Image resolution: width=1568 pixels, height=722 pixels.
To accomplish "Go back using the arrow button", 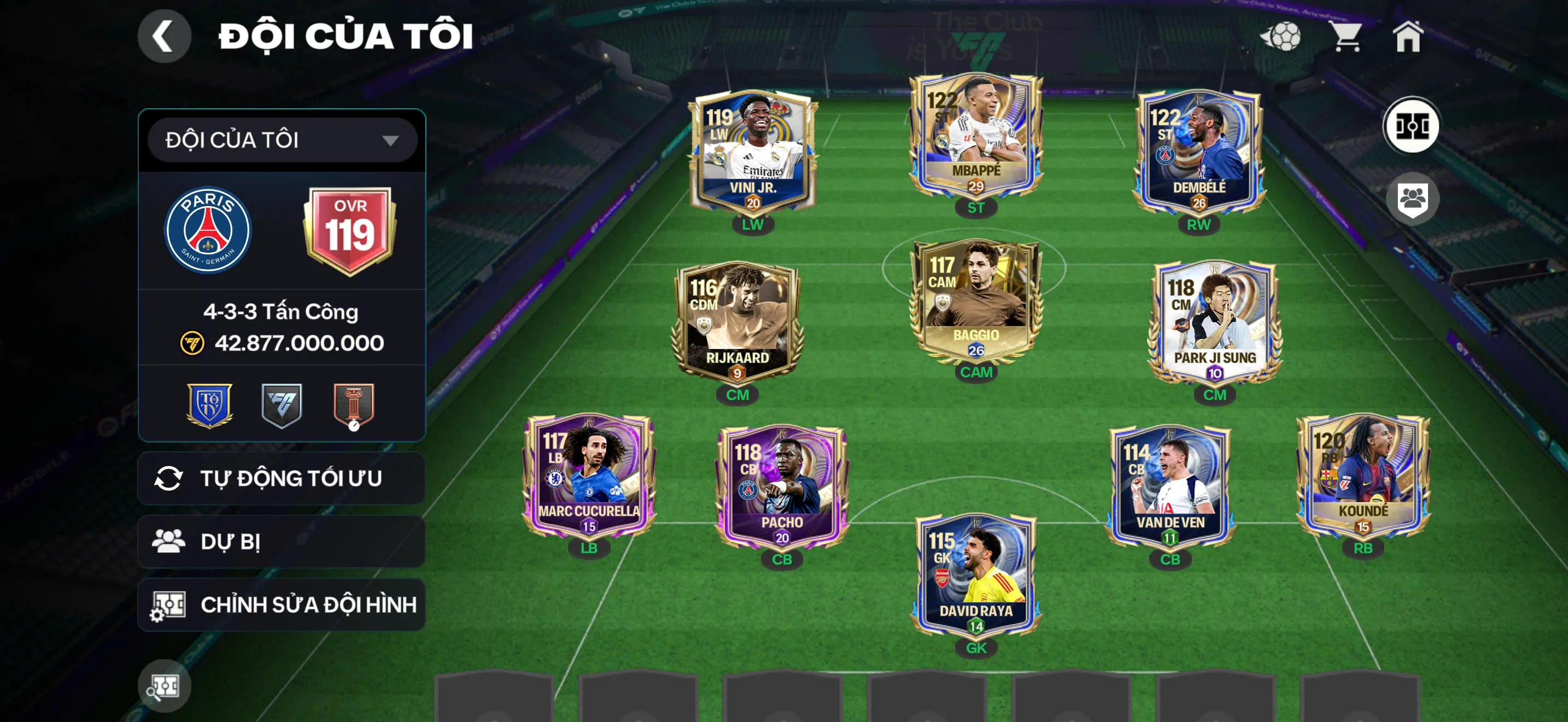I will tap(163, 36).
